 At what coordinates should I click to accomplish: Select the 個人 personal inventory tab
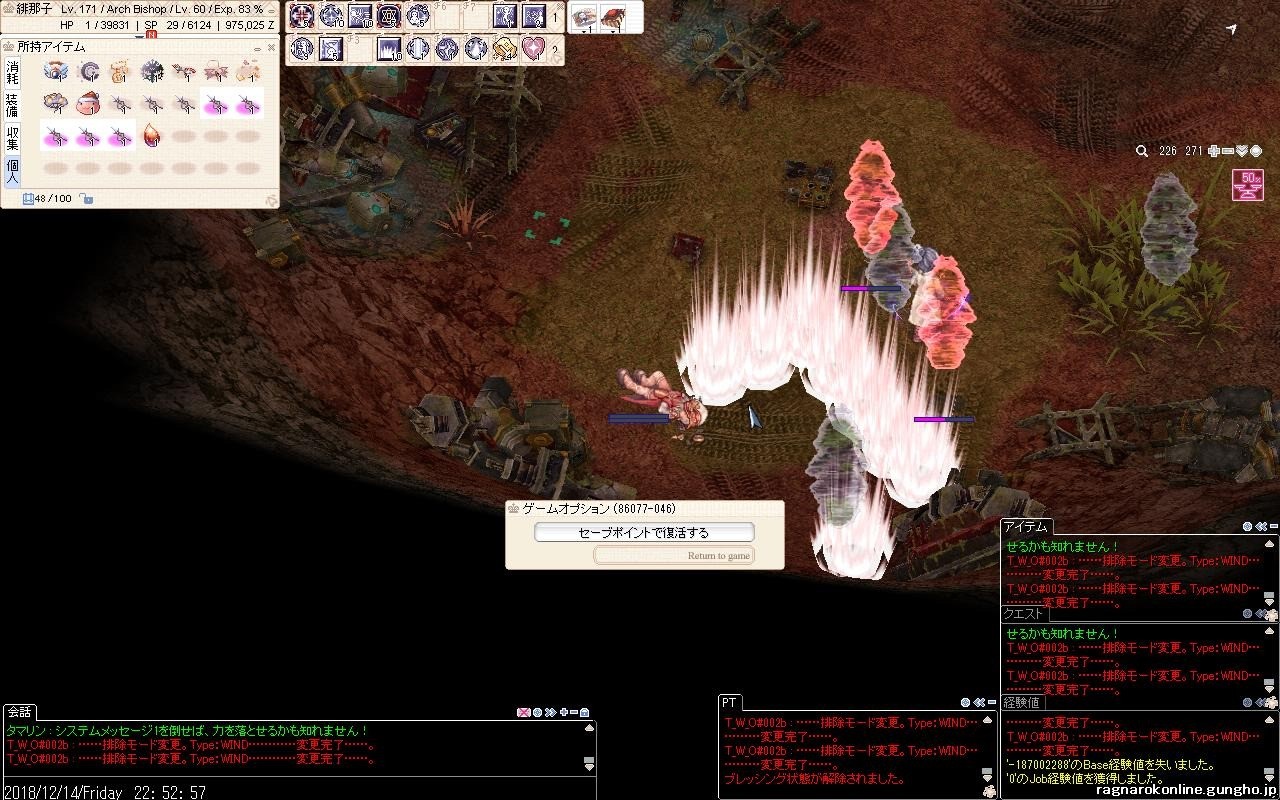[12, 171]
